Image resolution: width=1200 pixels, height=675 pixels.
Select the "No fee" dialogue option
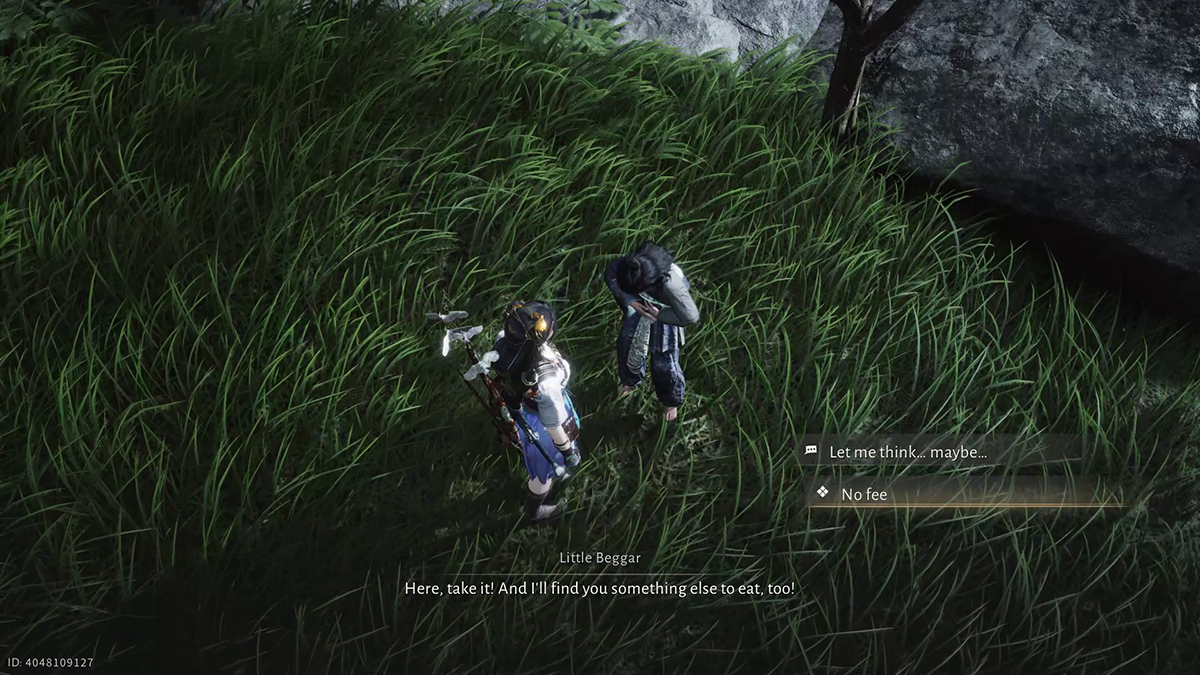click(x=864, y=494)
